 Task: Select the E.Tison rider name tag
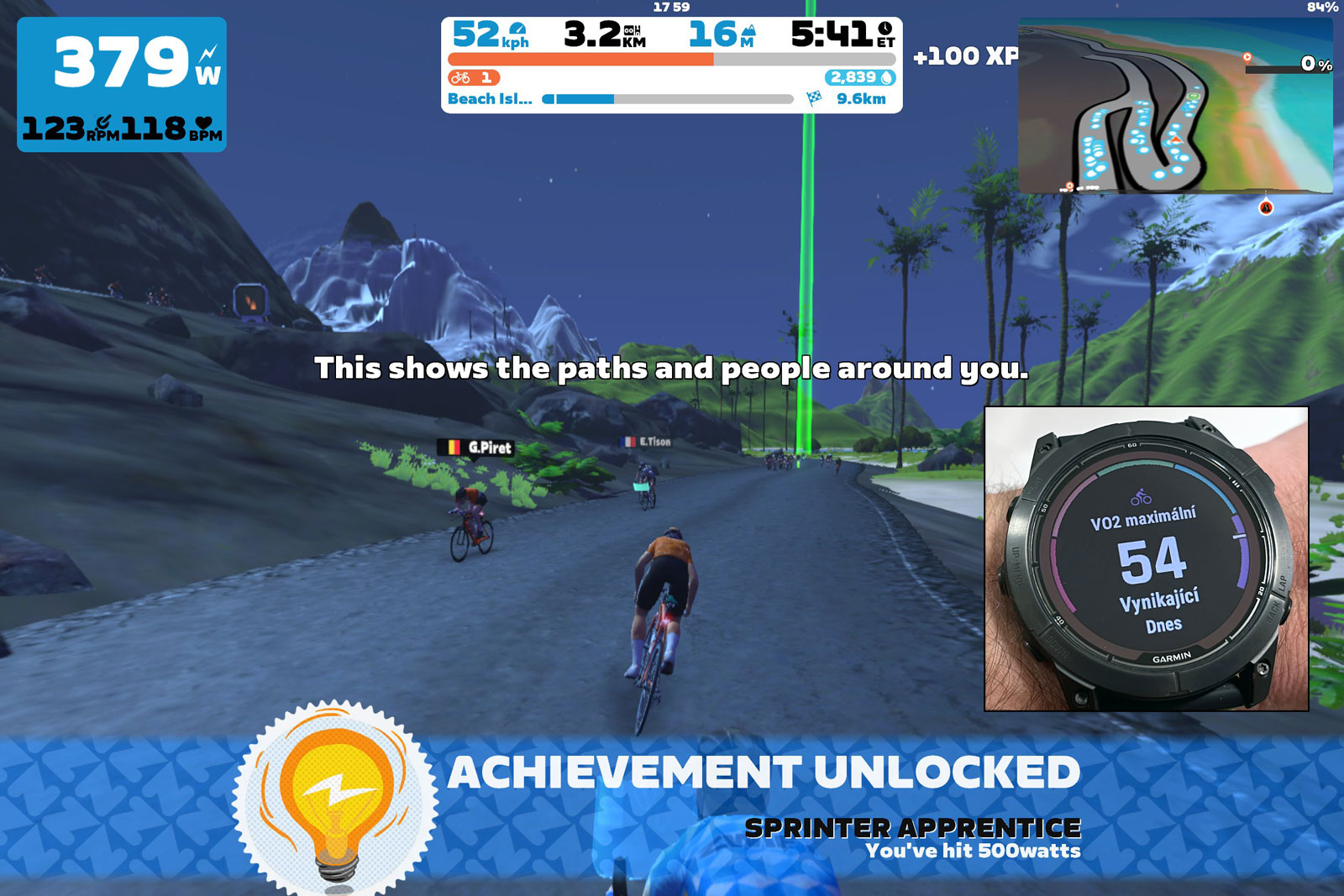click(646, 442)
